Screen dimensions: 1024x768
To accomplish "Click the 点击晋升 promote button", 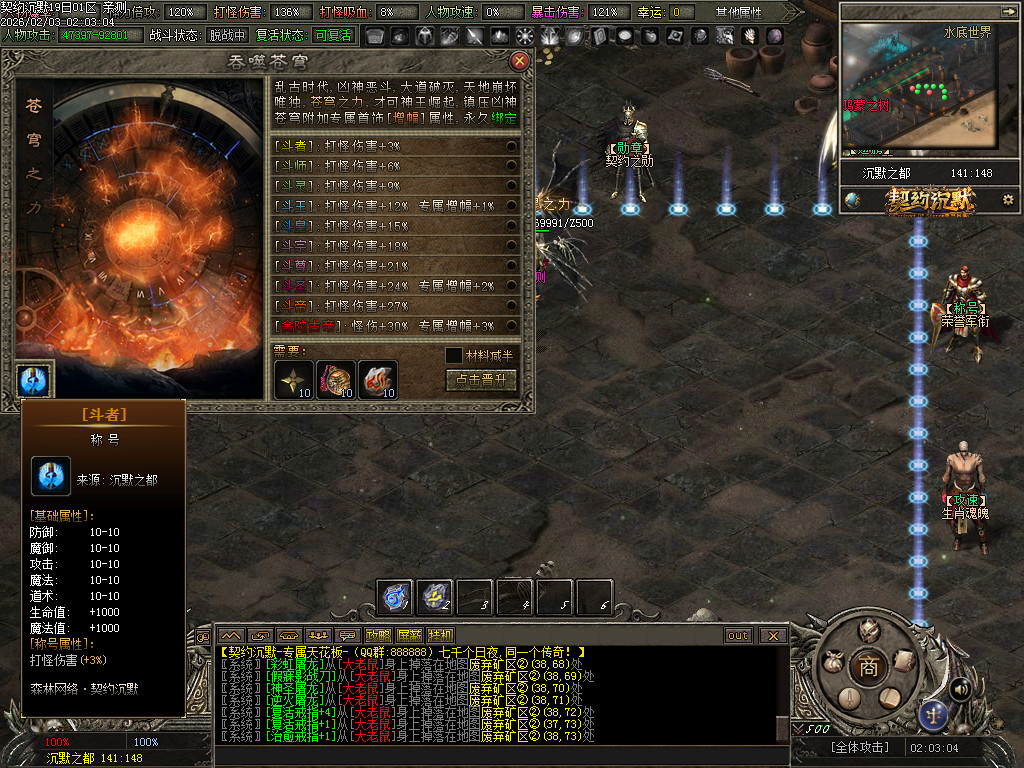I will 481,380.
